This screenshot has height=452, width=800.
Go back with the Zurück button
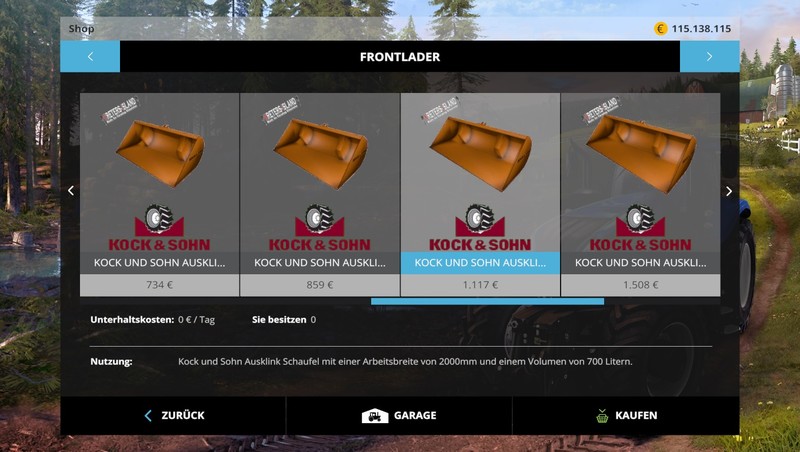173,415
